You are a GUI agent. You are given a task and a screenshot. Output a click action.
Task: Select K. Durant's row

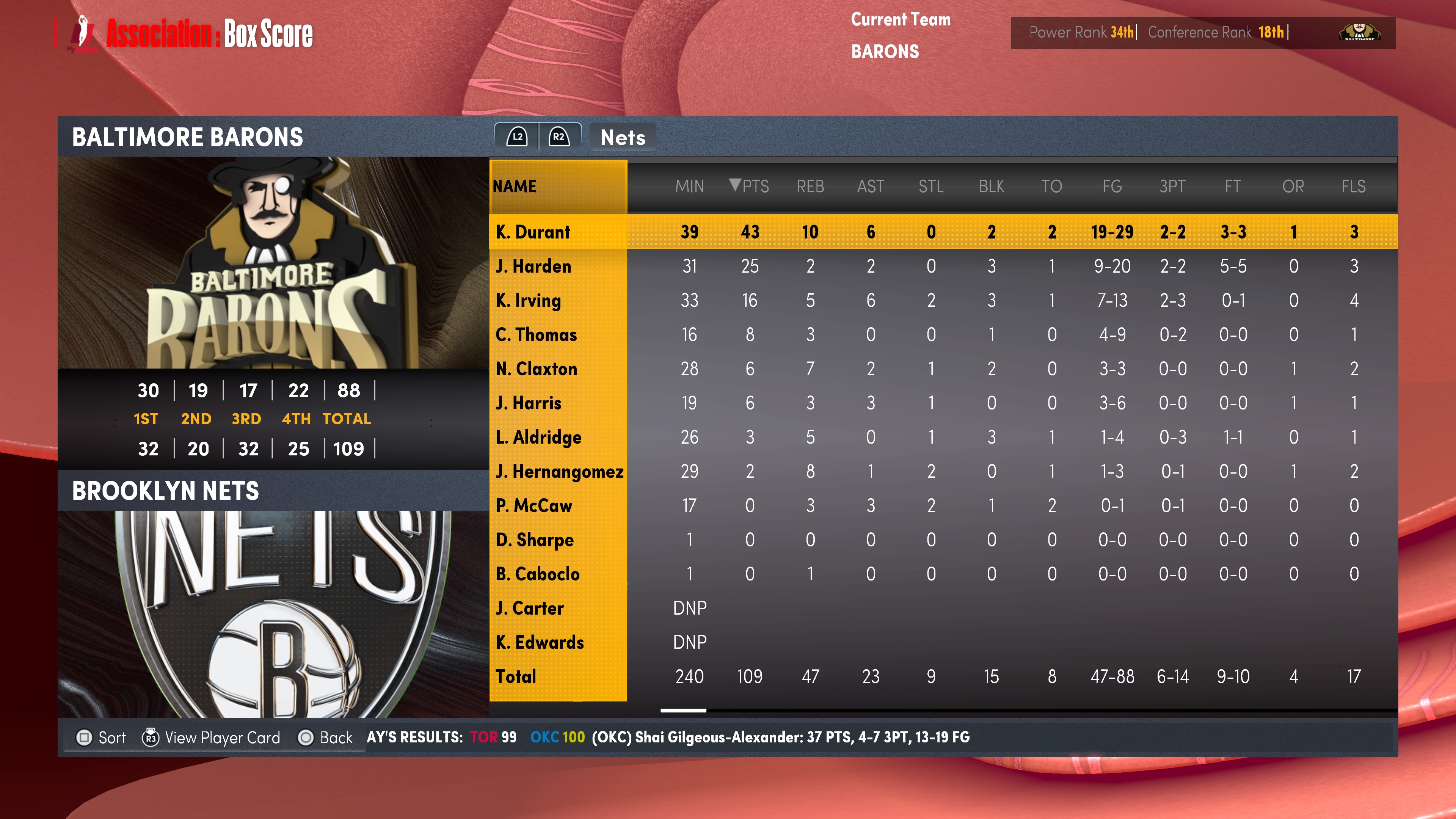[x=533, y=232]
